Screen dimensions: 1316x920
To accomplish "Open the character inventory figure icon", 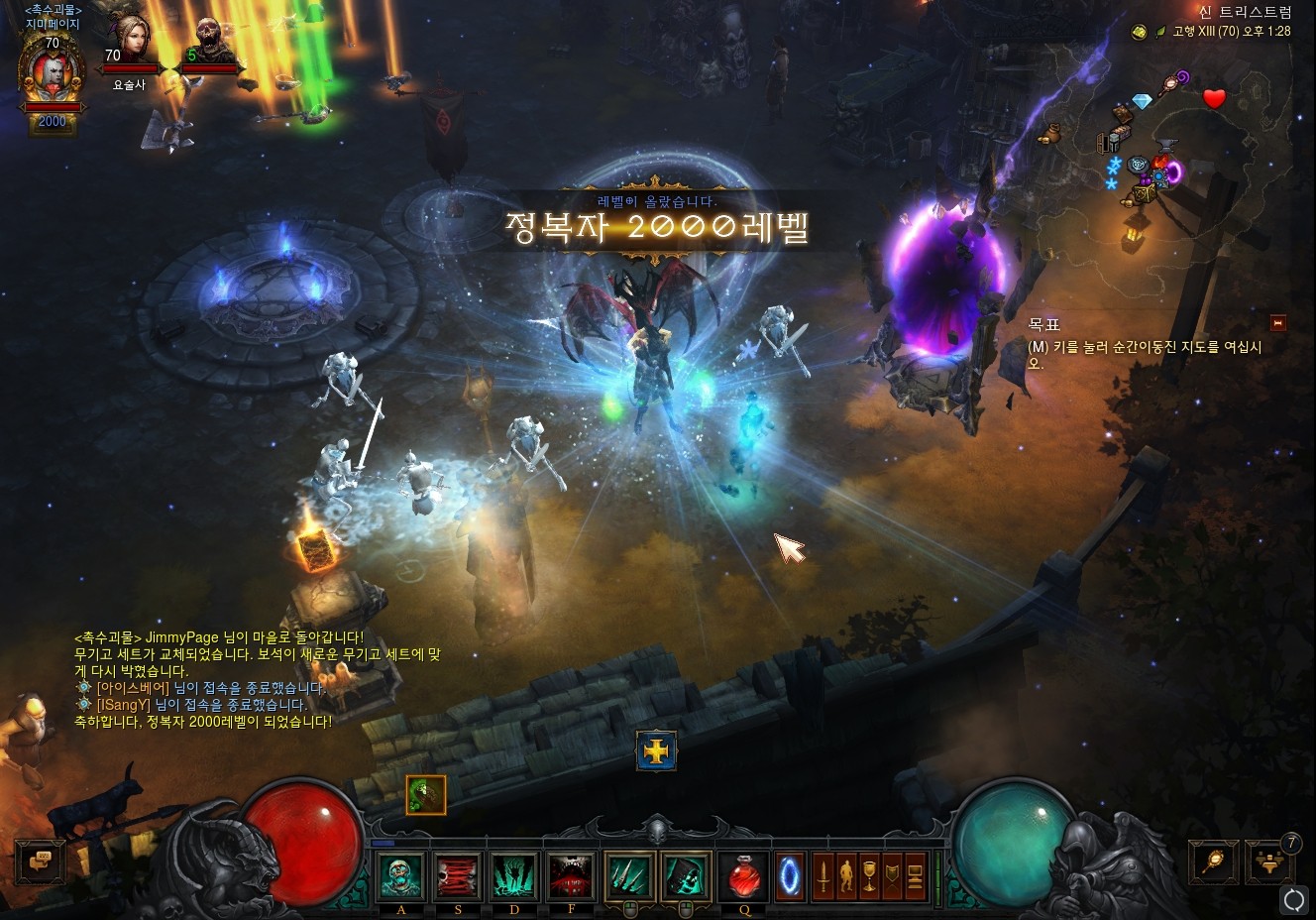I will click(845, 876).
